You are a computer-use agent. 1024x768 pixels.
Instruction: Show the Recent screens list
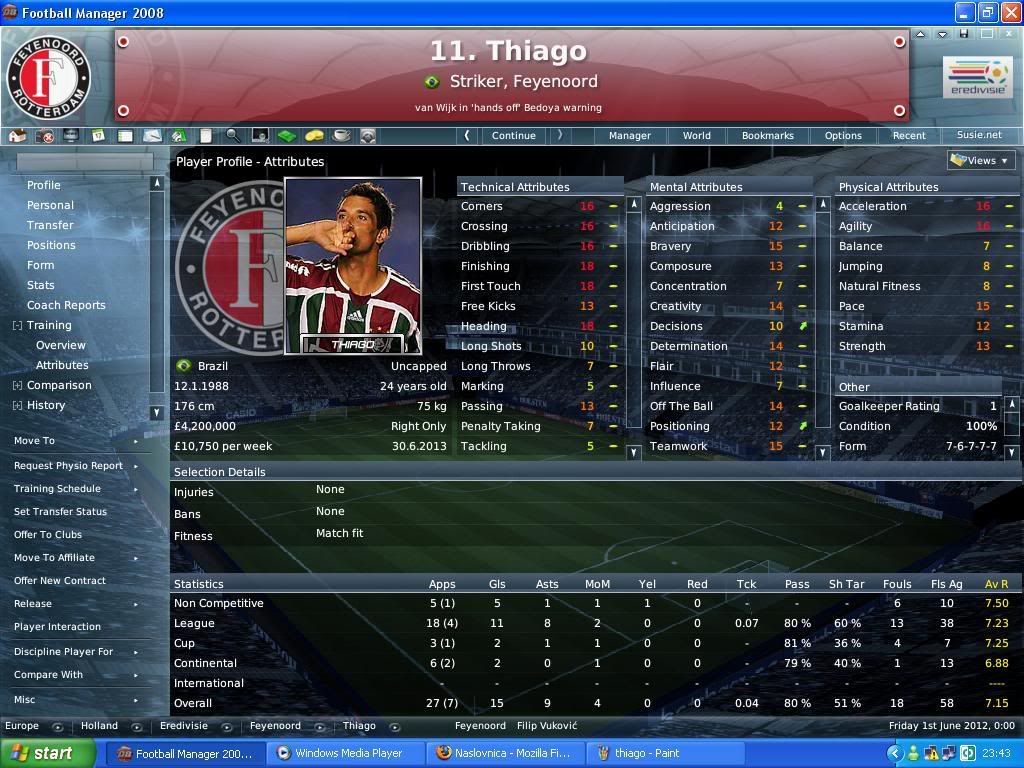(909, 135)
